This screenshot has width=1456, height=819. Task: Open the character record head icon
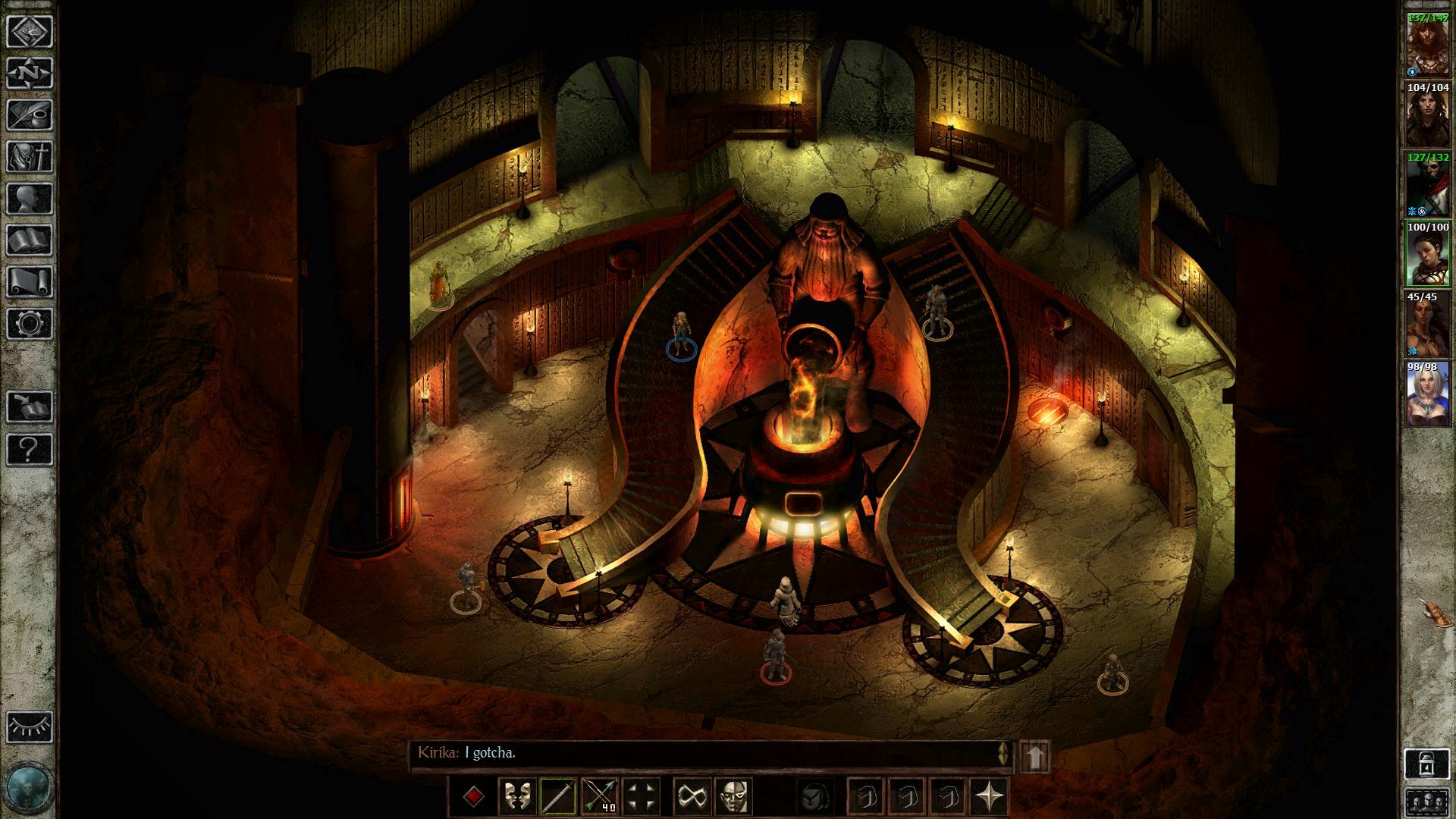pos(30,199)
